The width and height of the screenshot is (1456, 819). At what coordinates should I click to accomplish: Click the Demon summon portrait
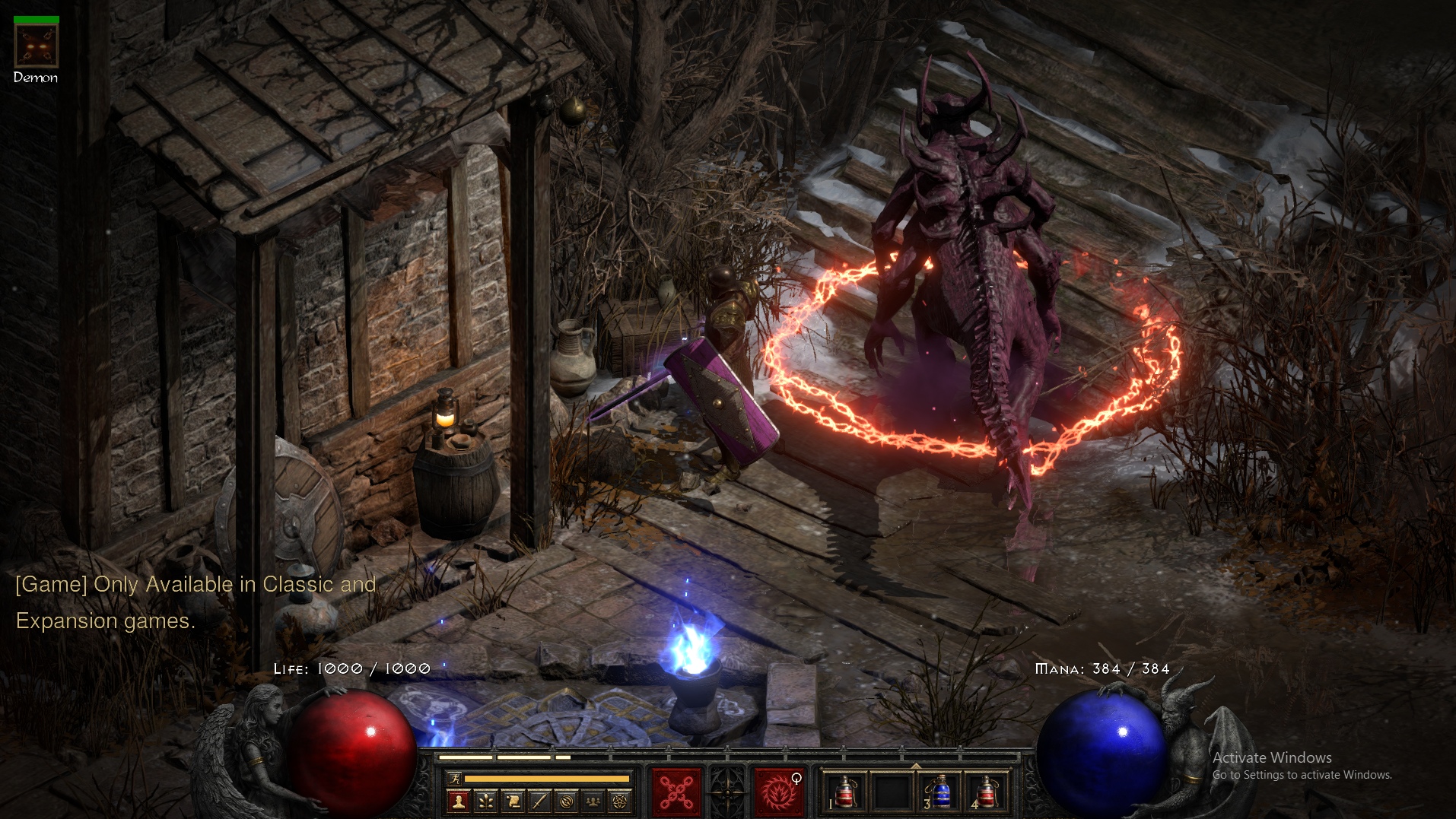click(36, 46)
